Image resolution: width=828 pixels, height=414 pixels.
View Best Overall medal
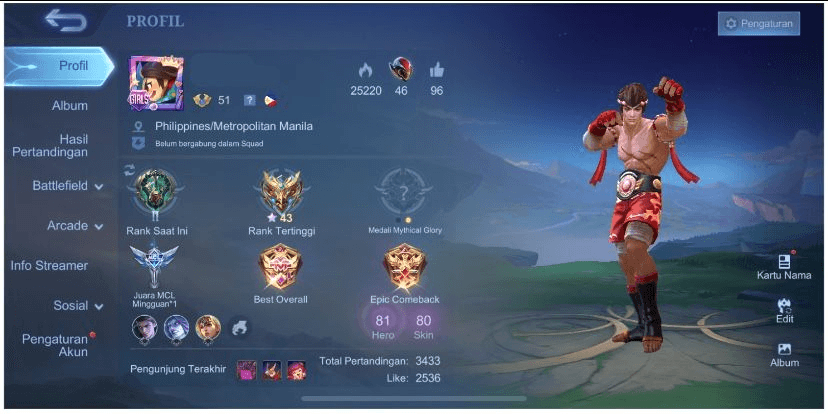[x=280, y=268]
